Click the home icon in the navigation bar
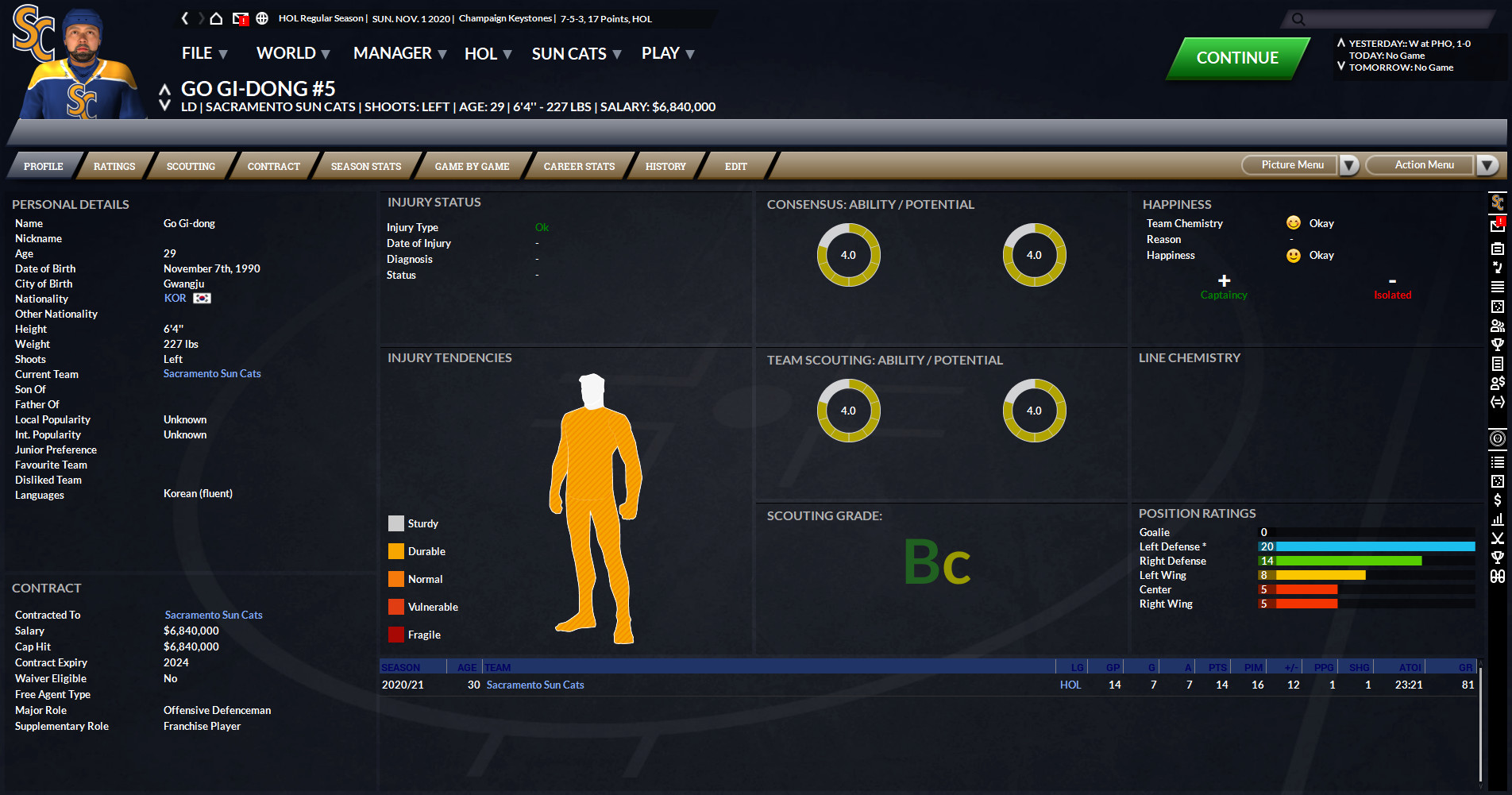The height and width of the screenshot is (795, 1512). tap(216, 18)
